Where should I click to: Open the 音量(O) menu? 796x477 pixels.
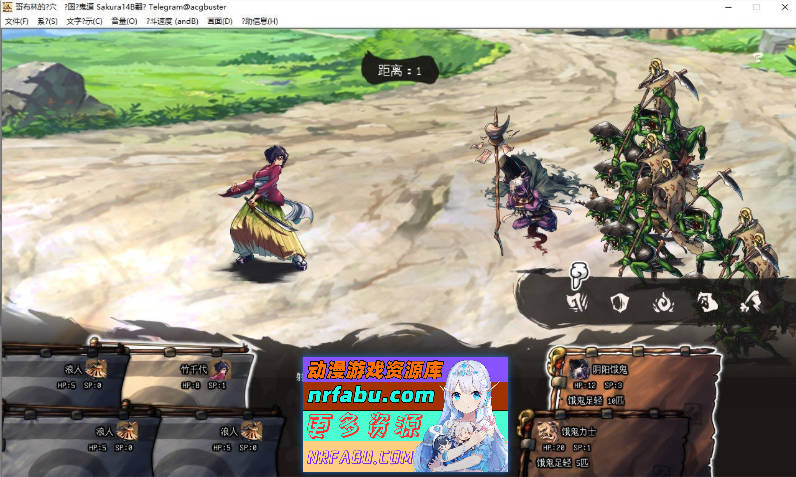coord(125,21)
